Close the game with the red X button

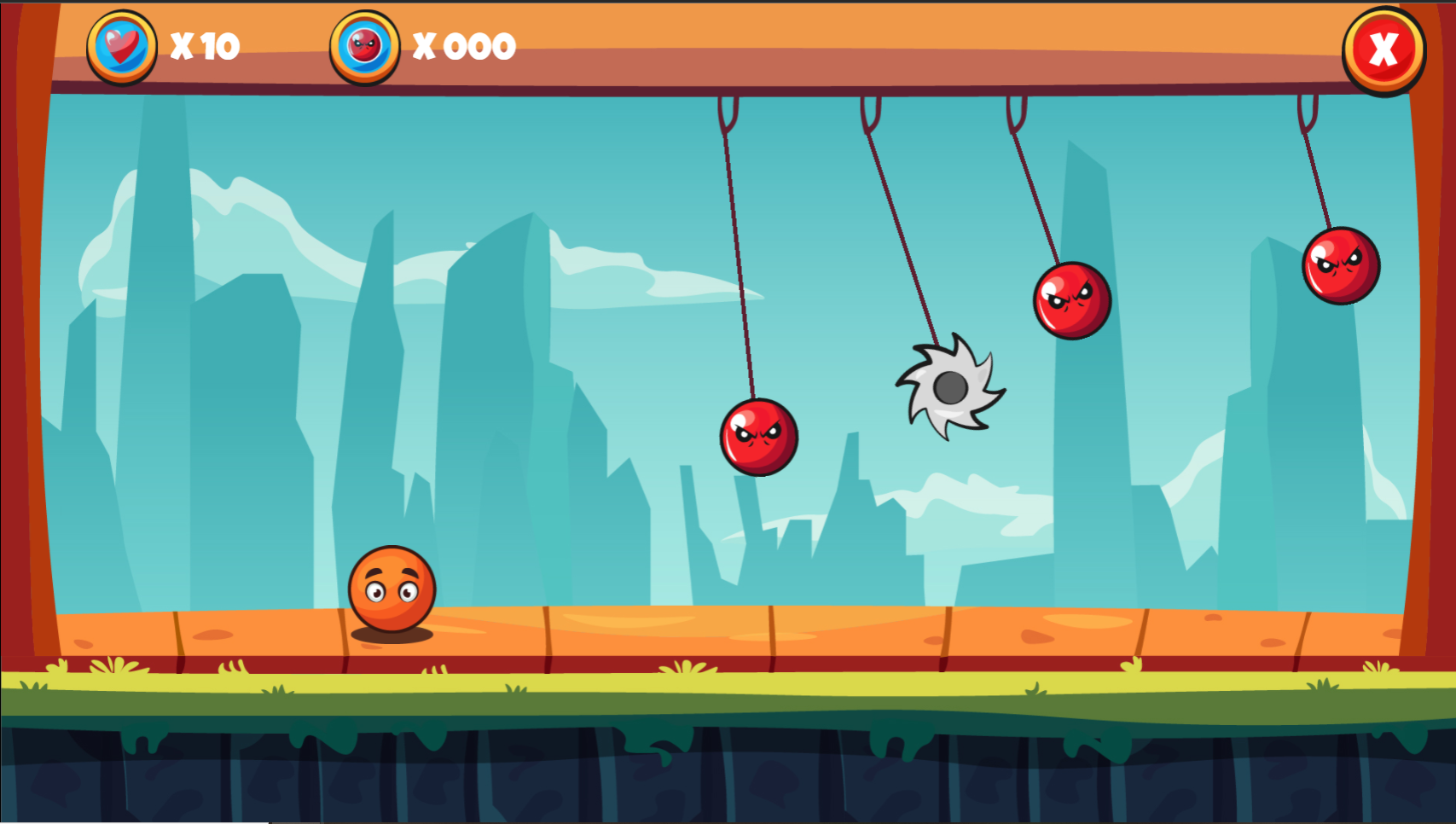[1383, 50]
